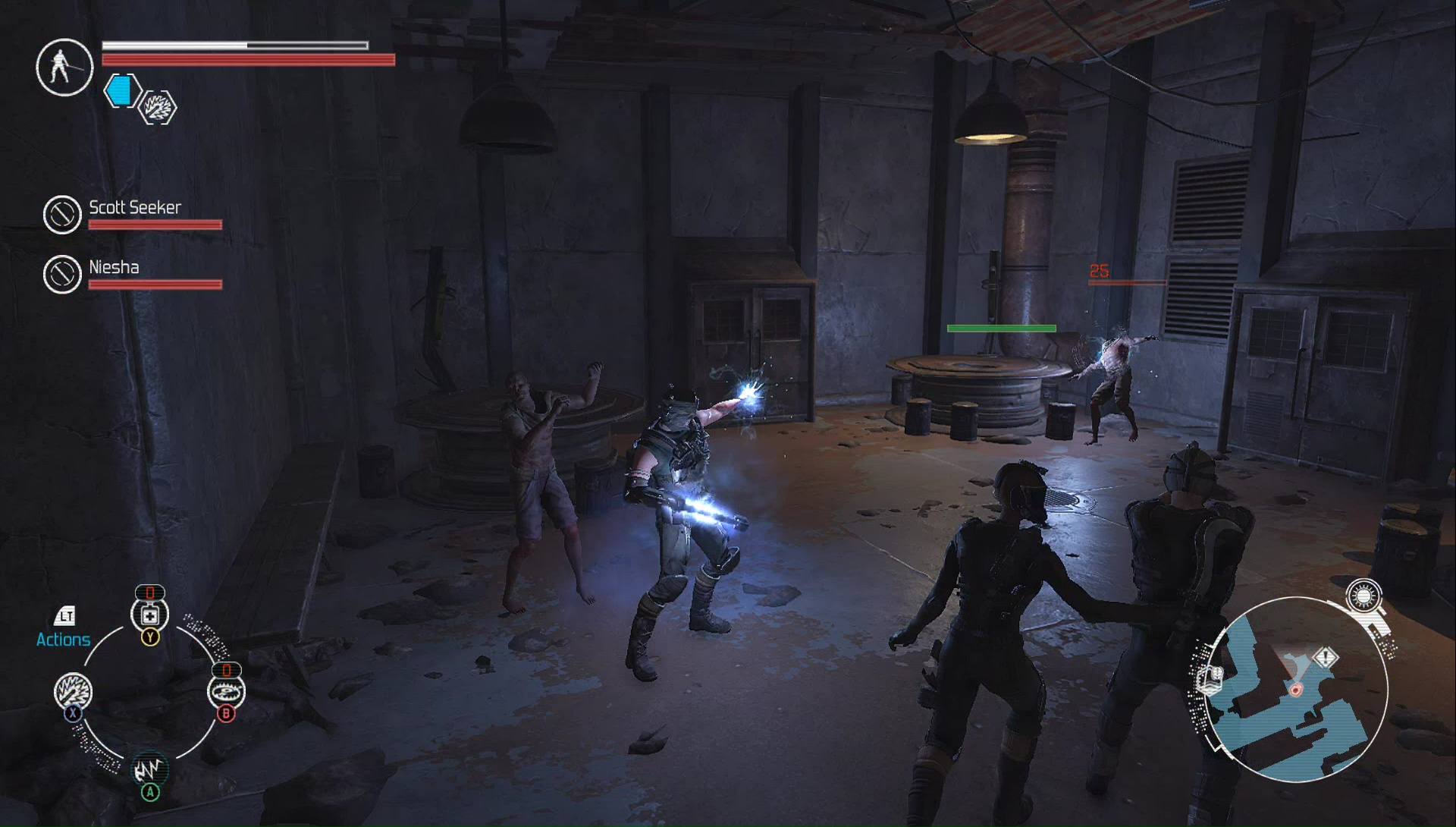The image size is (1456, 827).
Task: Trigger the lightning electric discharge ability
Action: (x=150, y=770)
